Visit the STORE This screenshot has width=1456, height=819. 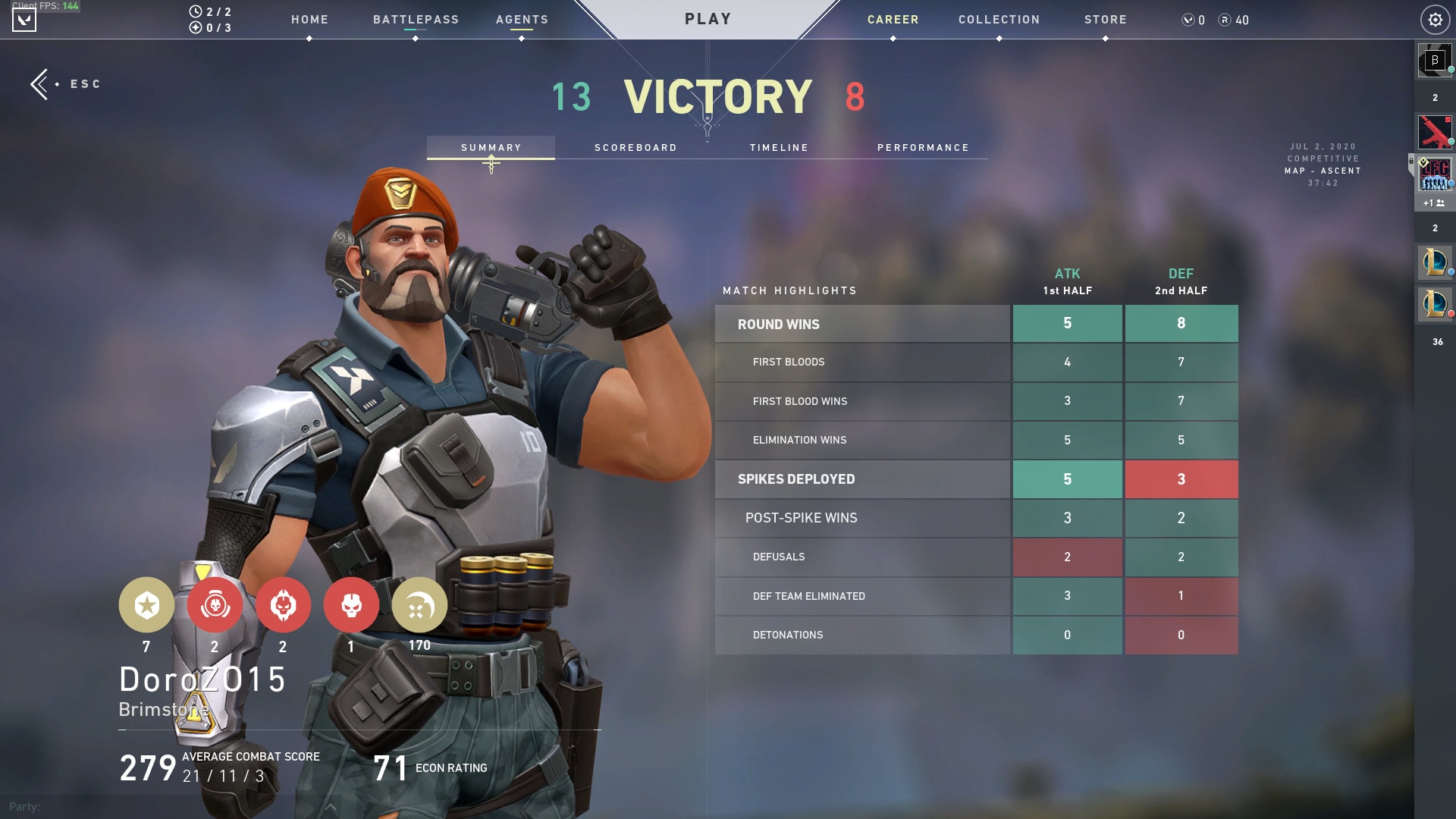[x=1105, y=20]
